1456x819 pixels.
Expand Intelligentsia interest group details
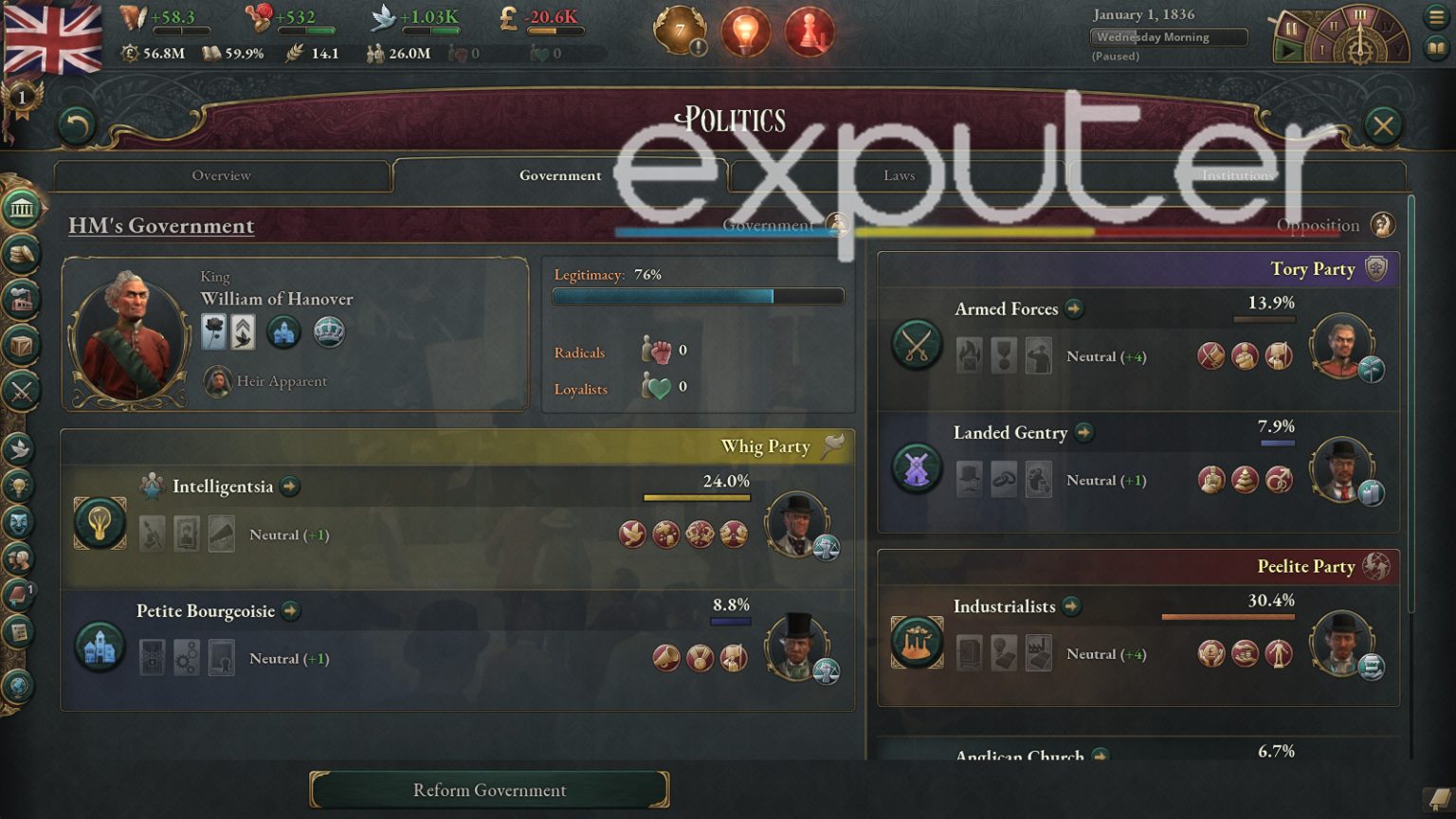(291, 486)
